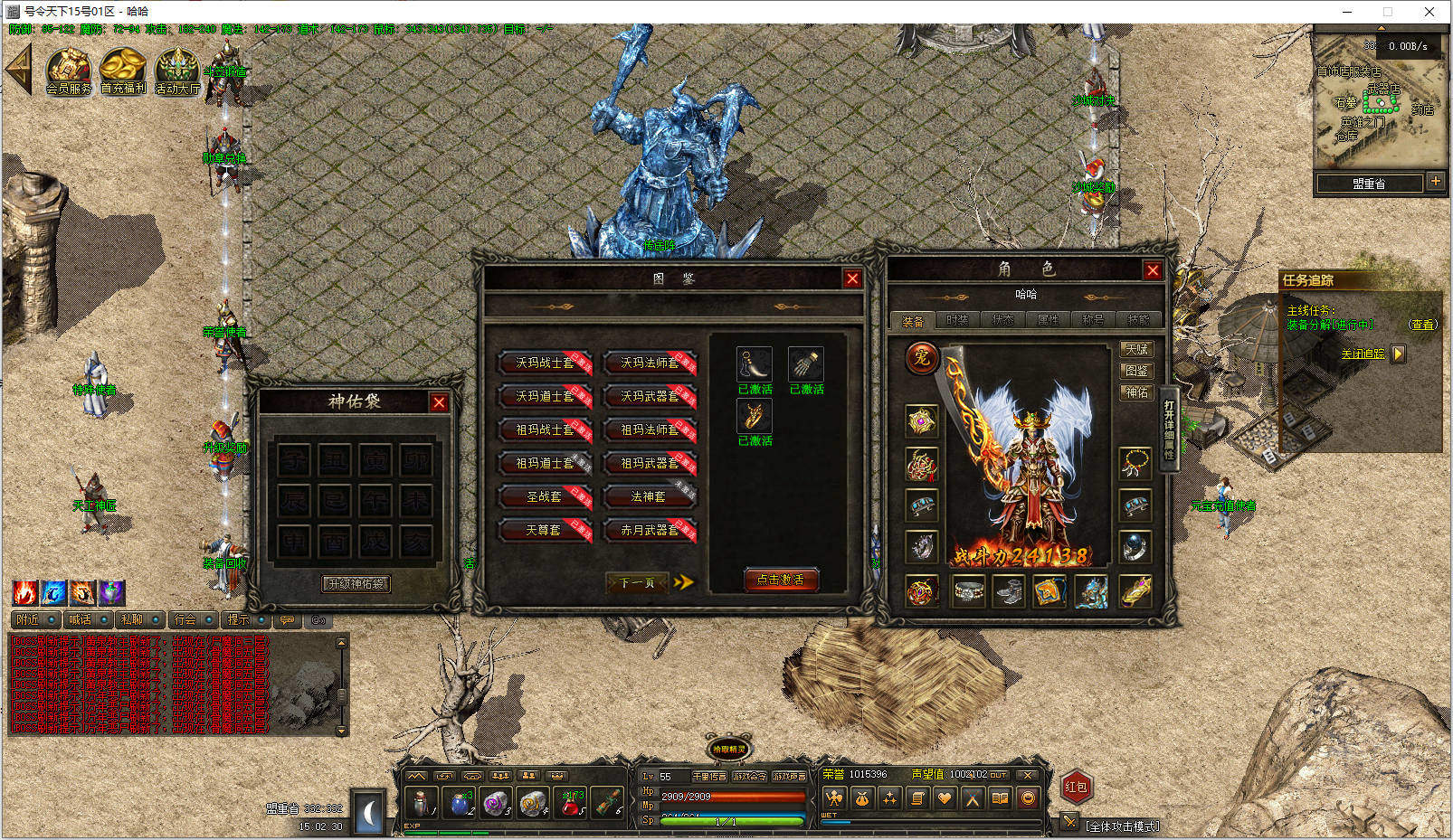Open the 属性 attributes tab

[1048, 320]
